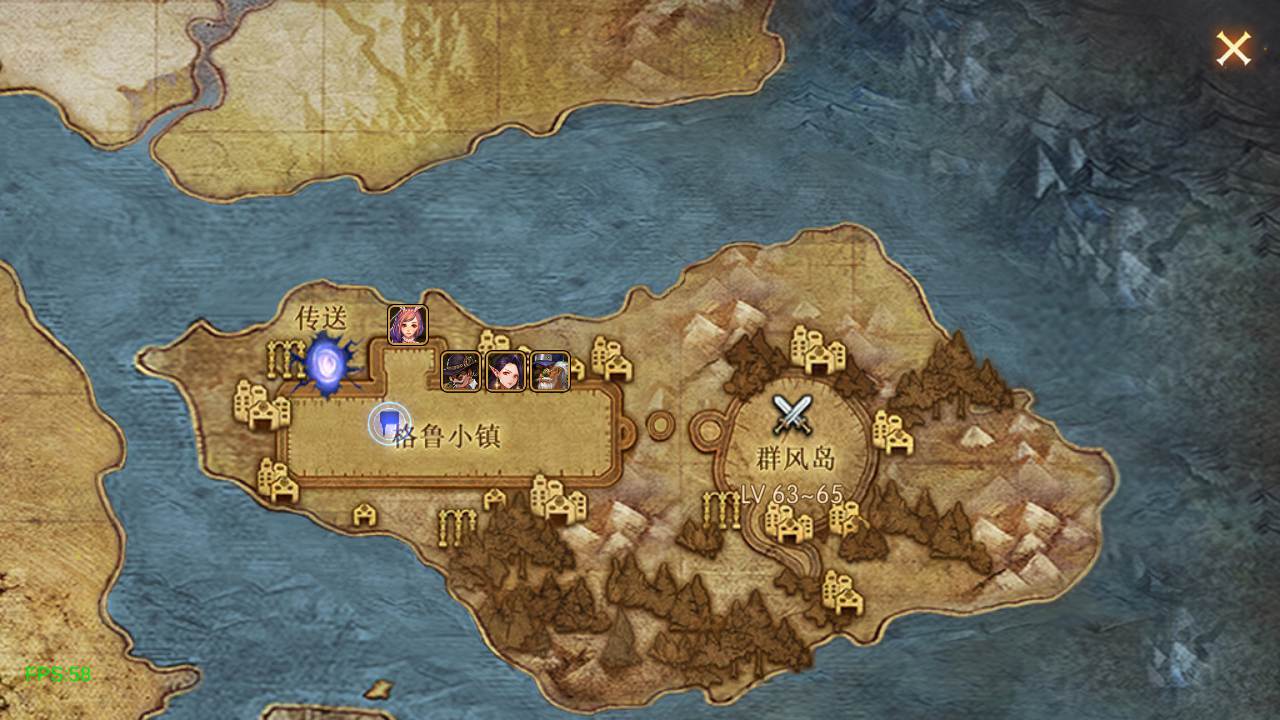This screenshot has width=1280, height=720.
Task: Click the blue flag location marker
Action: (x=388, y=424)
